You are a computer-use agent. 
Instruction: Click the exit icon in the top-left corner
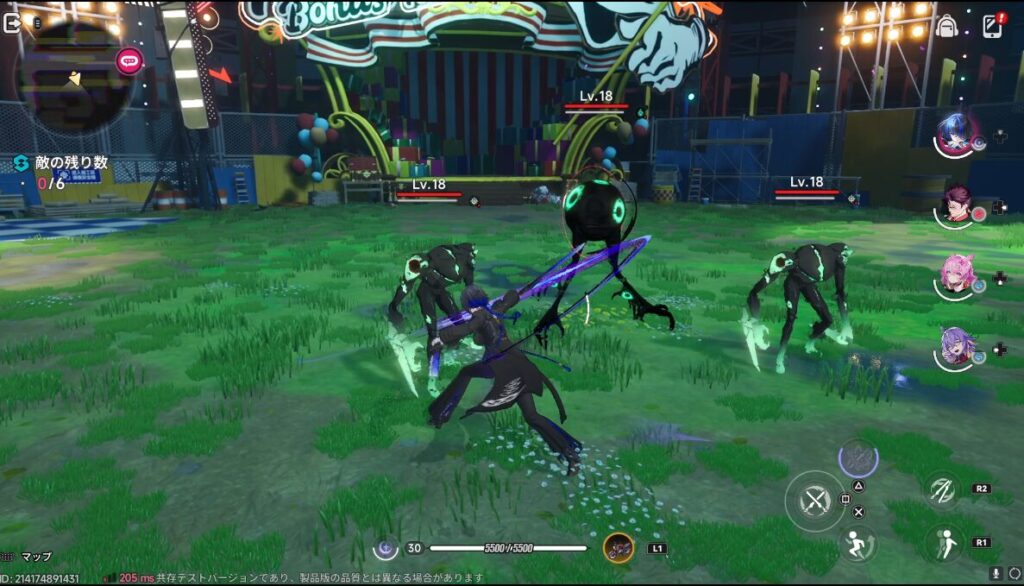[x=13, y=22]
